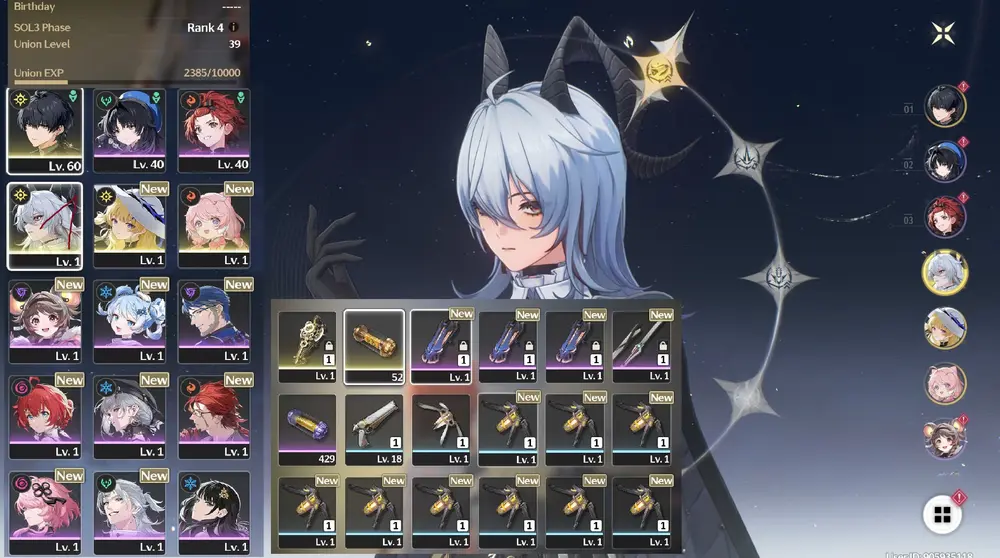Pick the silver gauntlet claw weapon slot
The width and height of the screenshot is (1000, 558).
[x=441, y=430]
